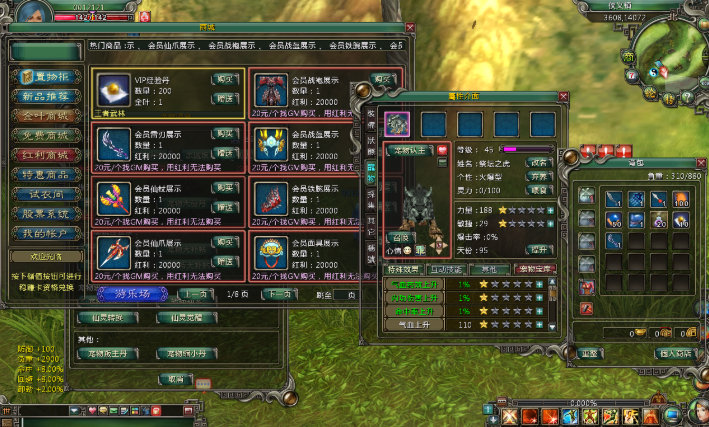Click the 取消 cancel button
Image resolution: width=709 pixels, height=427 pixels.
(x=176, y=380)
